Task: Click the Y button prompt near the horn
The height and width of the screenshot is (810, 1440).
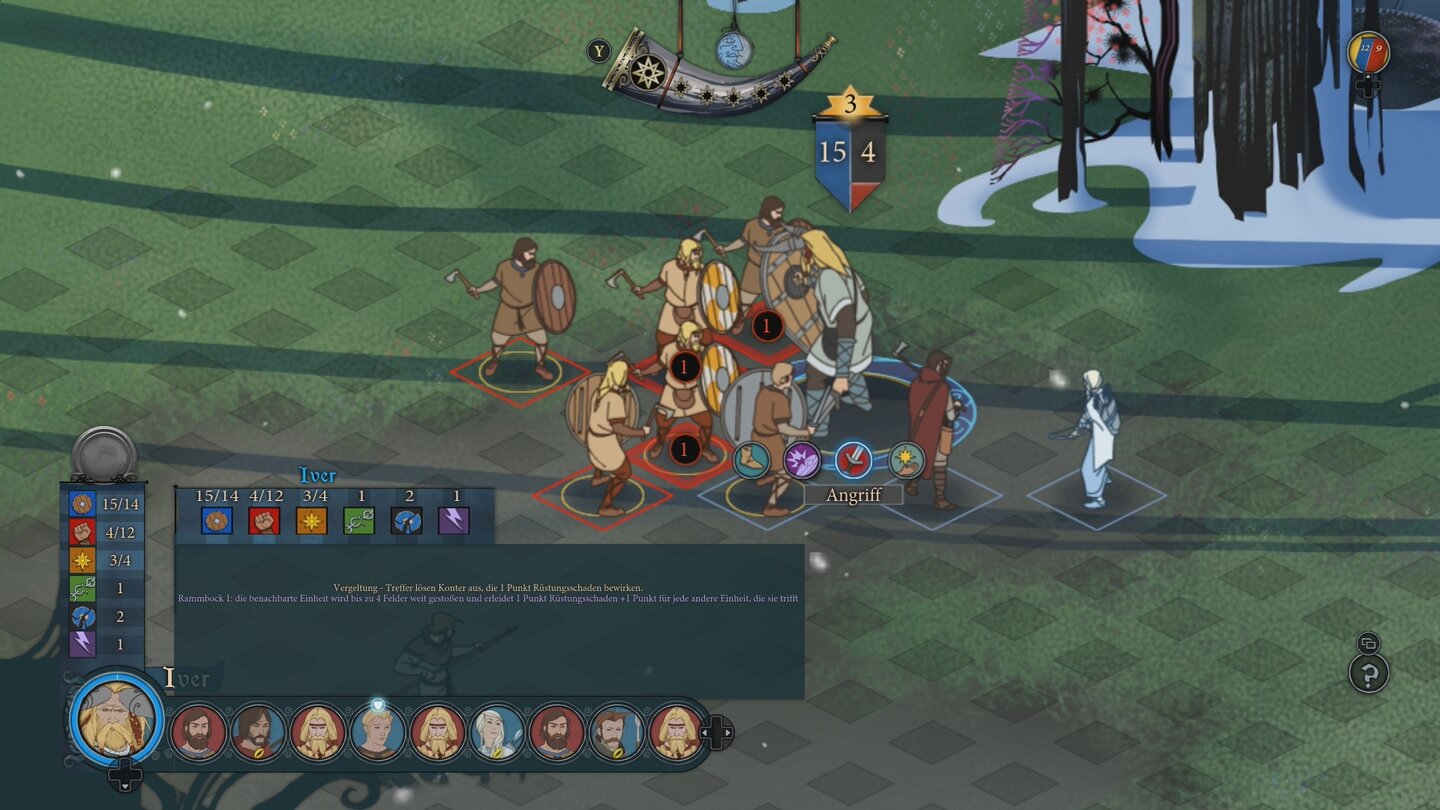Action: pos(598,50)
